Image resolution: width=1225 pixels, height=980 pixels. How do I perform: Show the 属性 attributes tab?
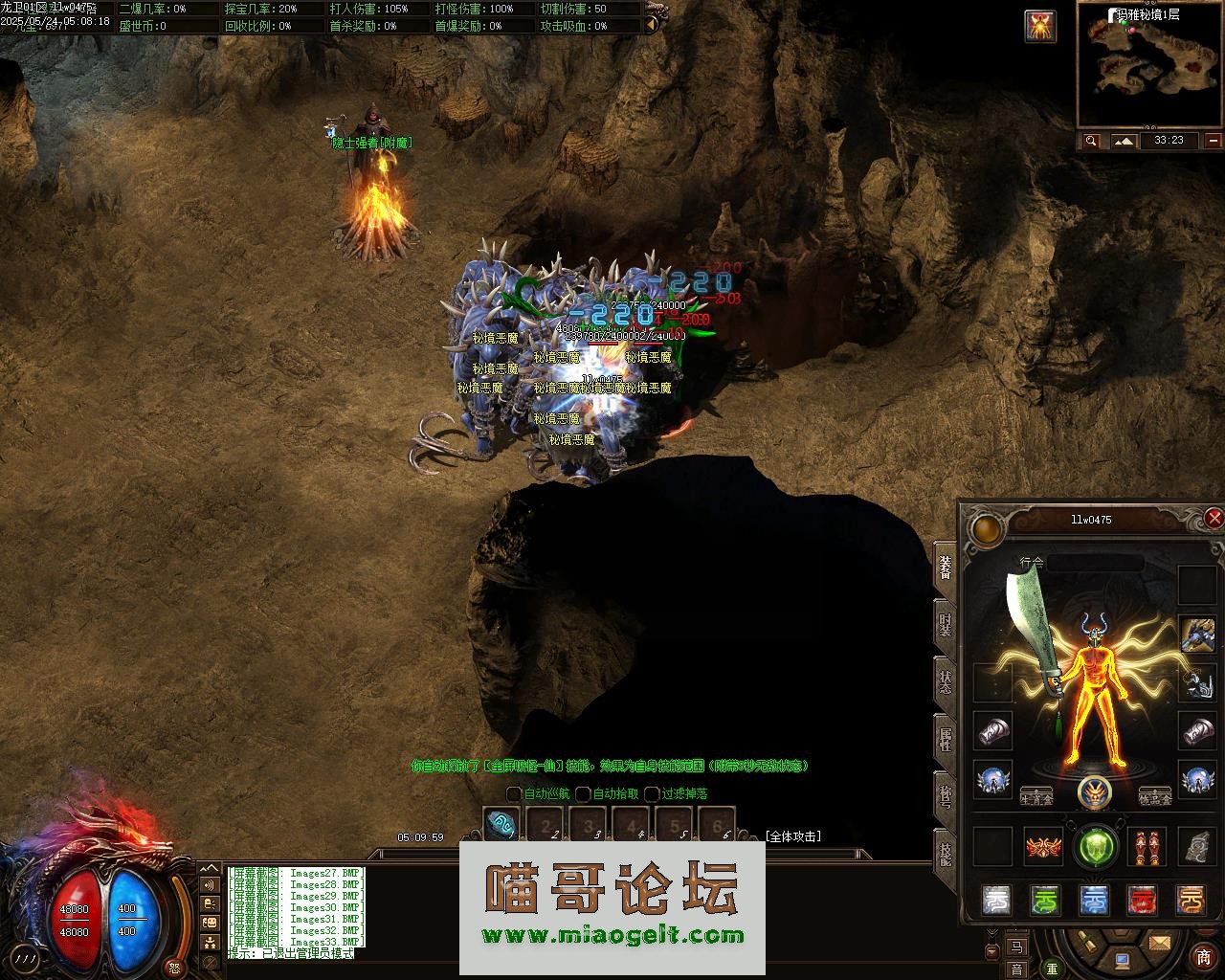pyautogui.click(x=945, y=740)
